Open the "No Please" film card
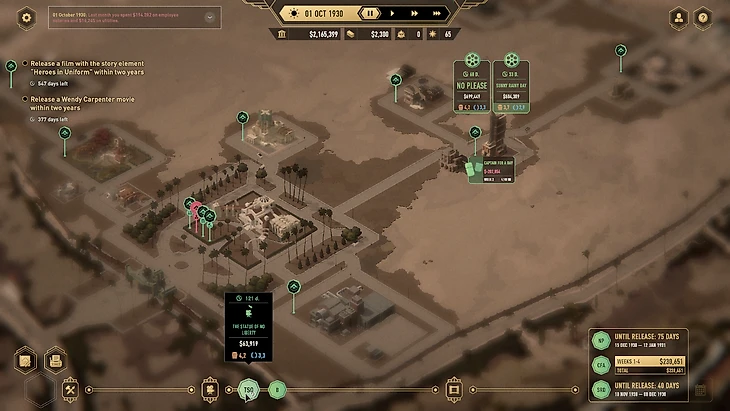The width and height of the screenshot is (730, 411). tap(471, 88)
